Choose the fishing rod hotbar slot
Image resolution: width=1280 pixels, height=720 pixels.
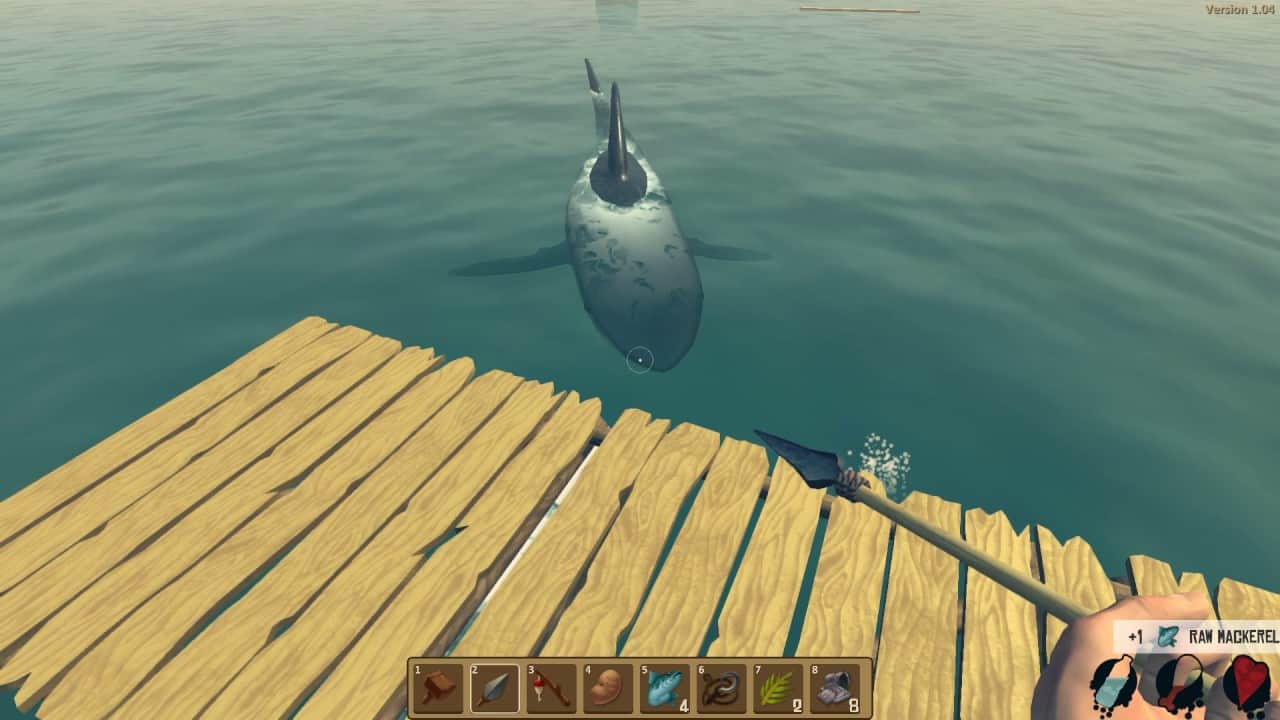[x=551, y=688]
